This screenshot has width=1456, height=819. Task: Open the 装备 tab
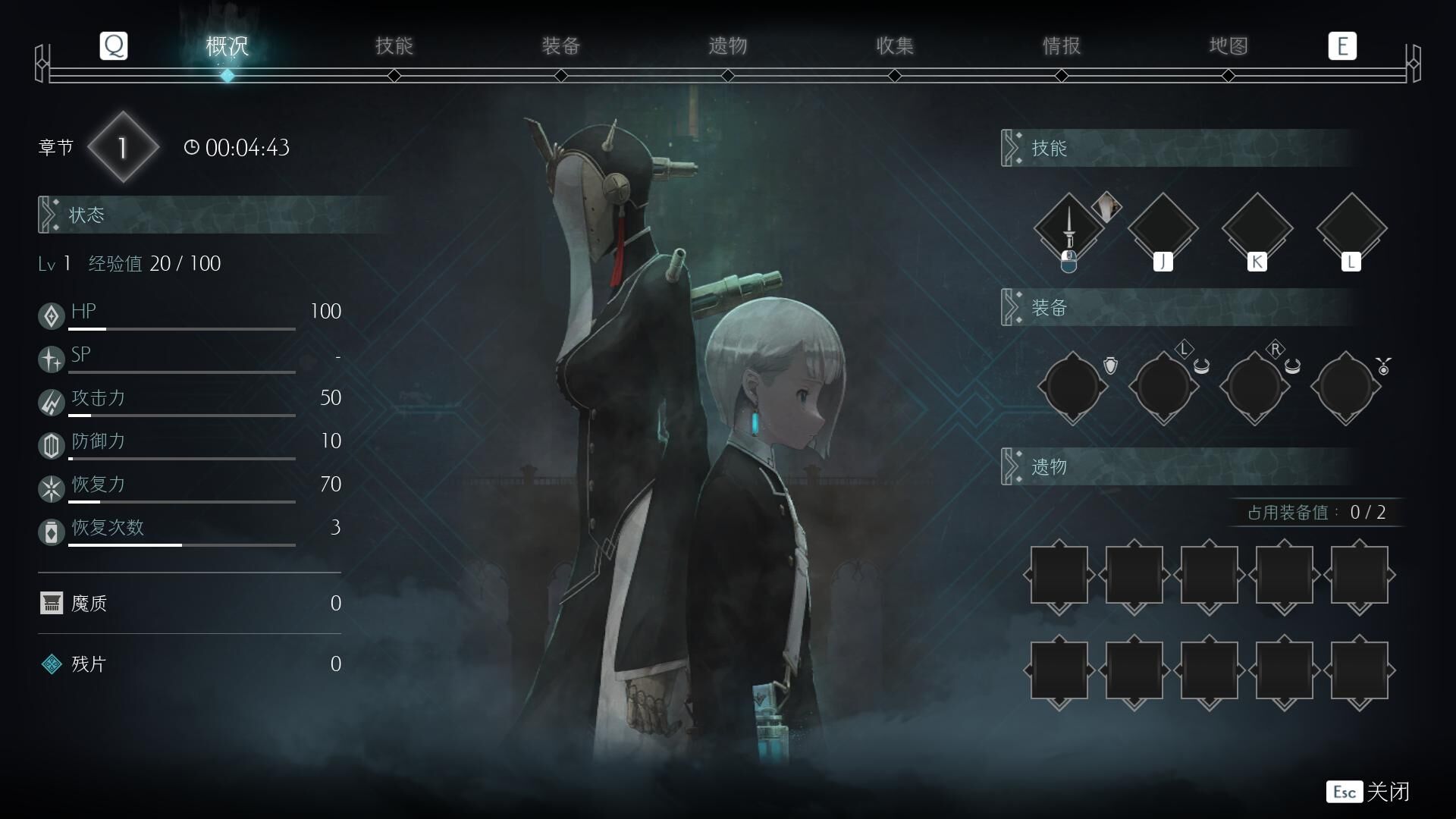(561, 46)
